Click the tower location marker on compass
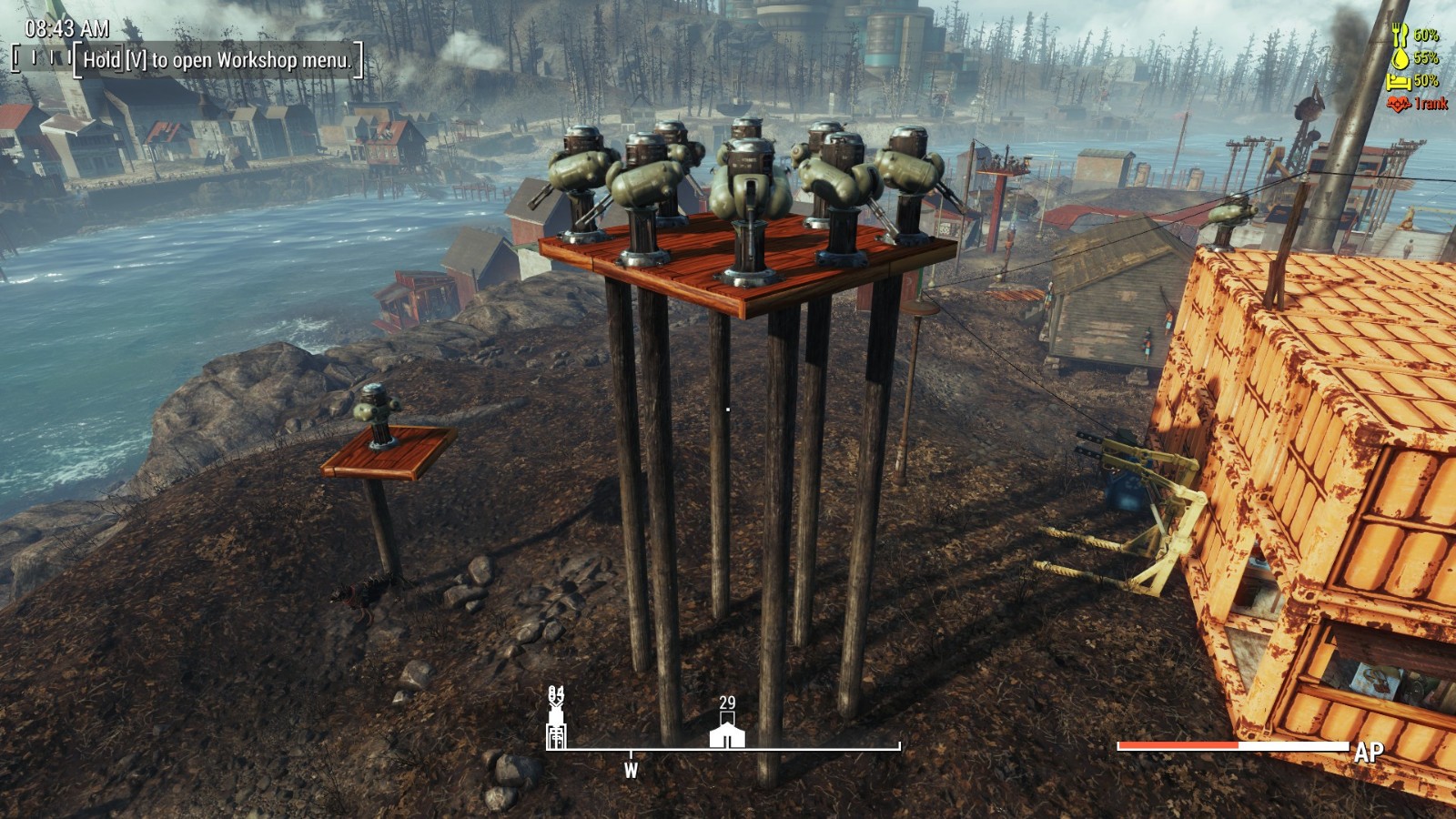Screen dimensions: 1456x819 pos(556,728)
